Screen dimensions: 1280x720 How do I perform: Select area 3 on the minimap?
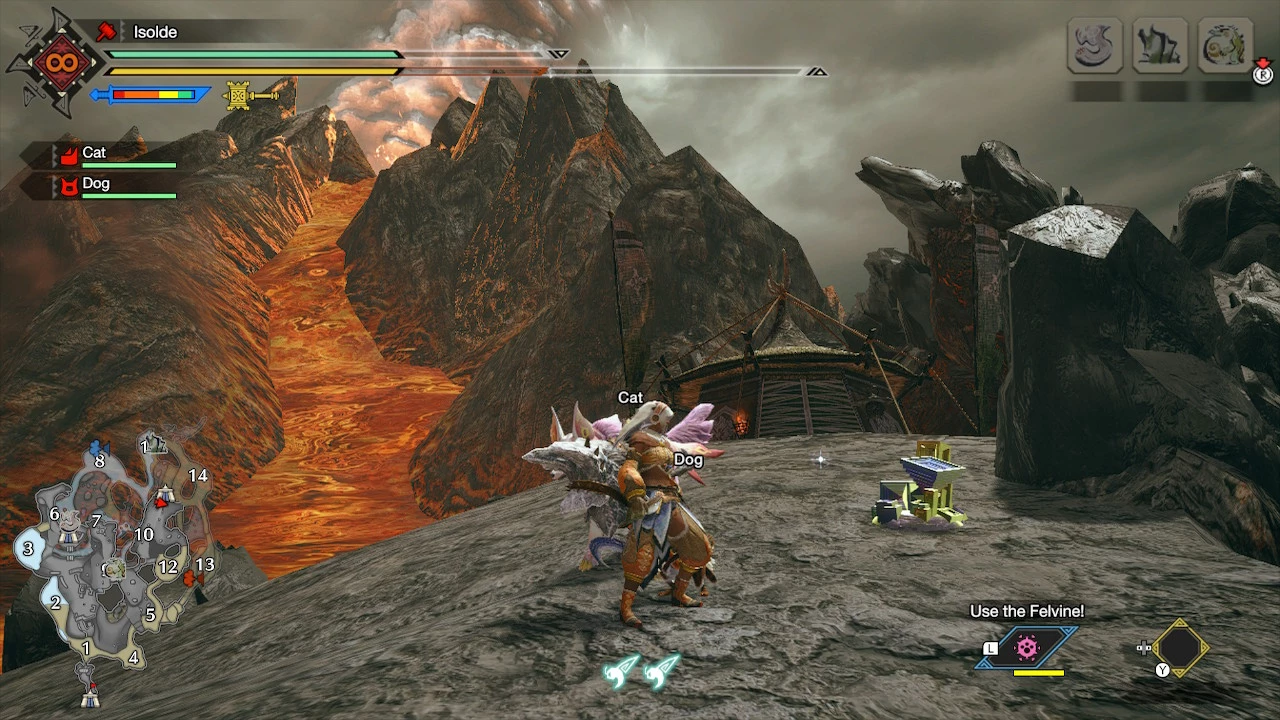click(x=28, y=548)
